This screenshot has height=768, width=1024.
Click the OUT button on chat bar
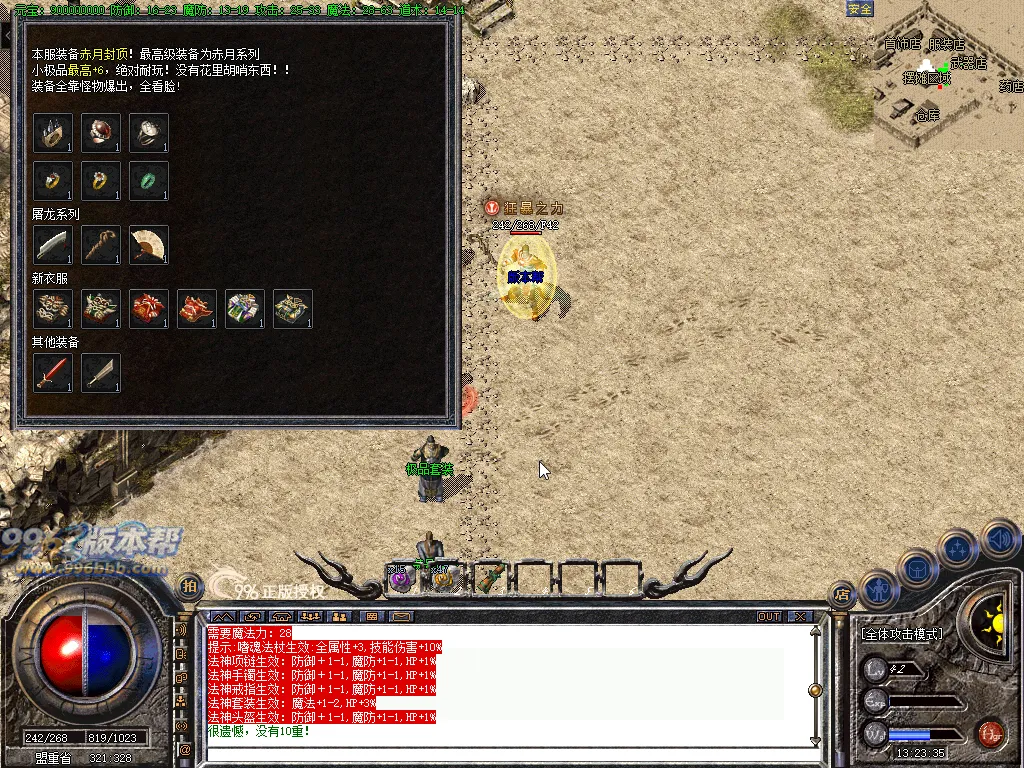tap(769, 616)
